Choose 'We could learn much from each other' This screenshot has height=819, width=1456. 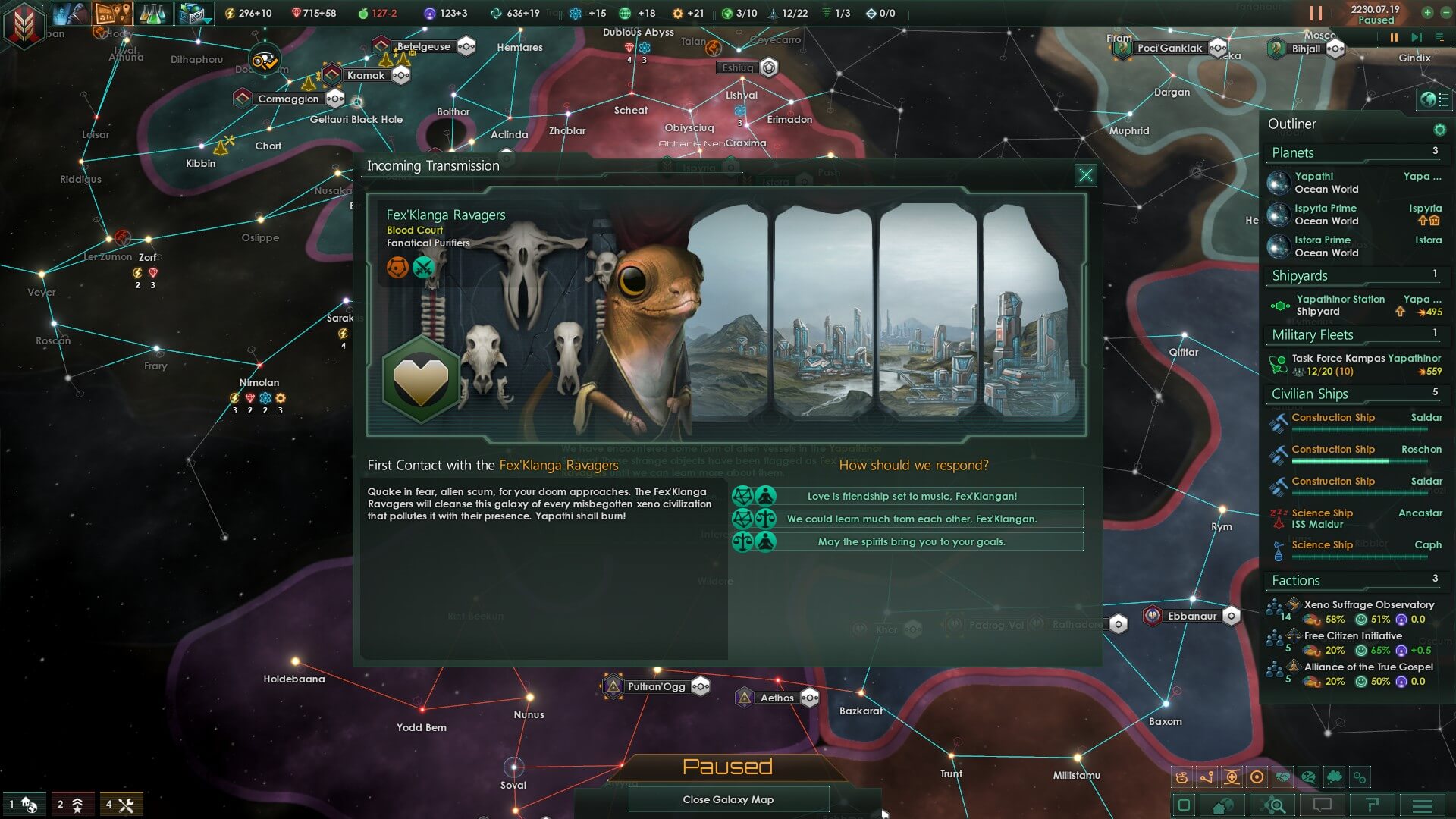tap(912, 519)
